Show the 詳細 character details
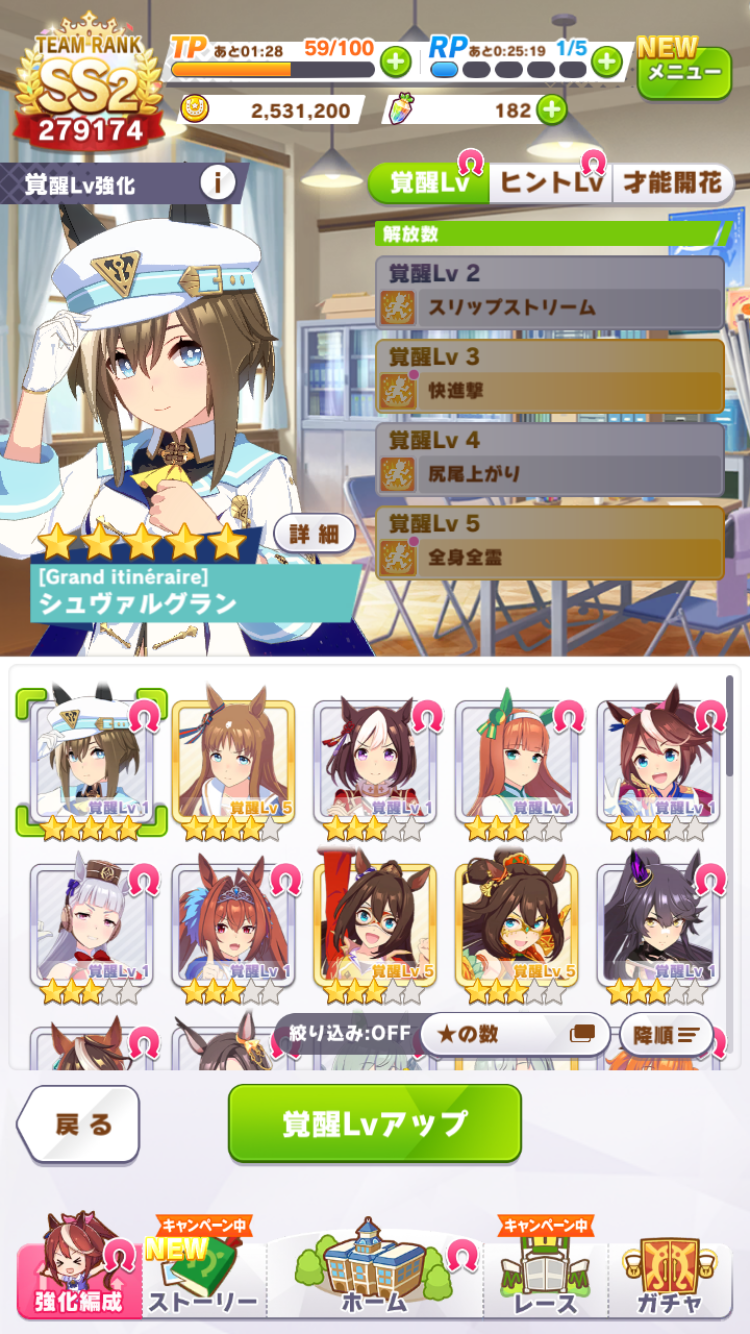750x1334 pixels. [314, 534]
